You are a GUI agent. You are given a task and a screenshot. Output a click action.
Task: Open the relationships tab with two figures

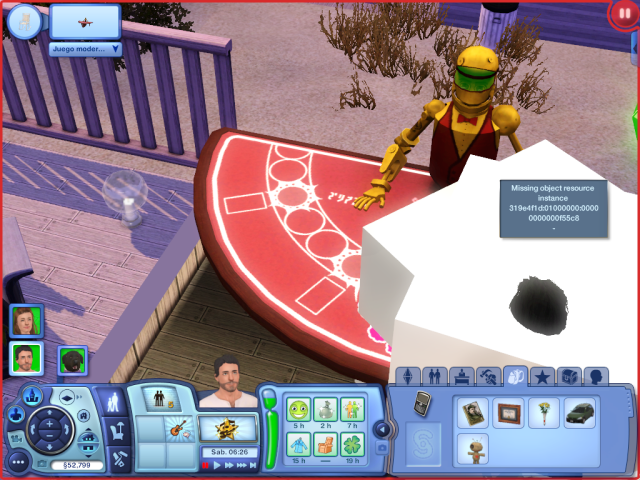[434, 377]
